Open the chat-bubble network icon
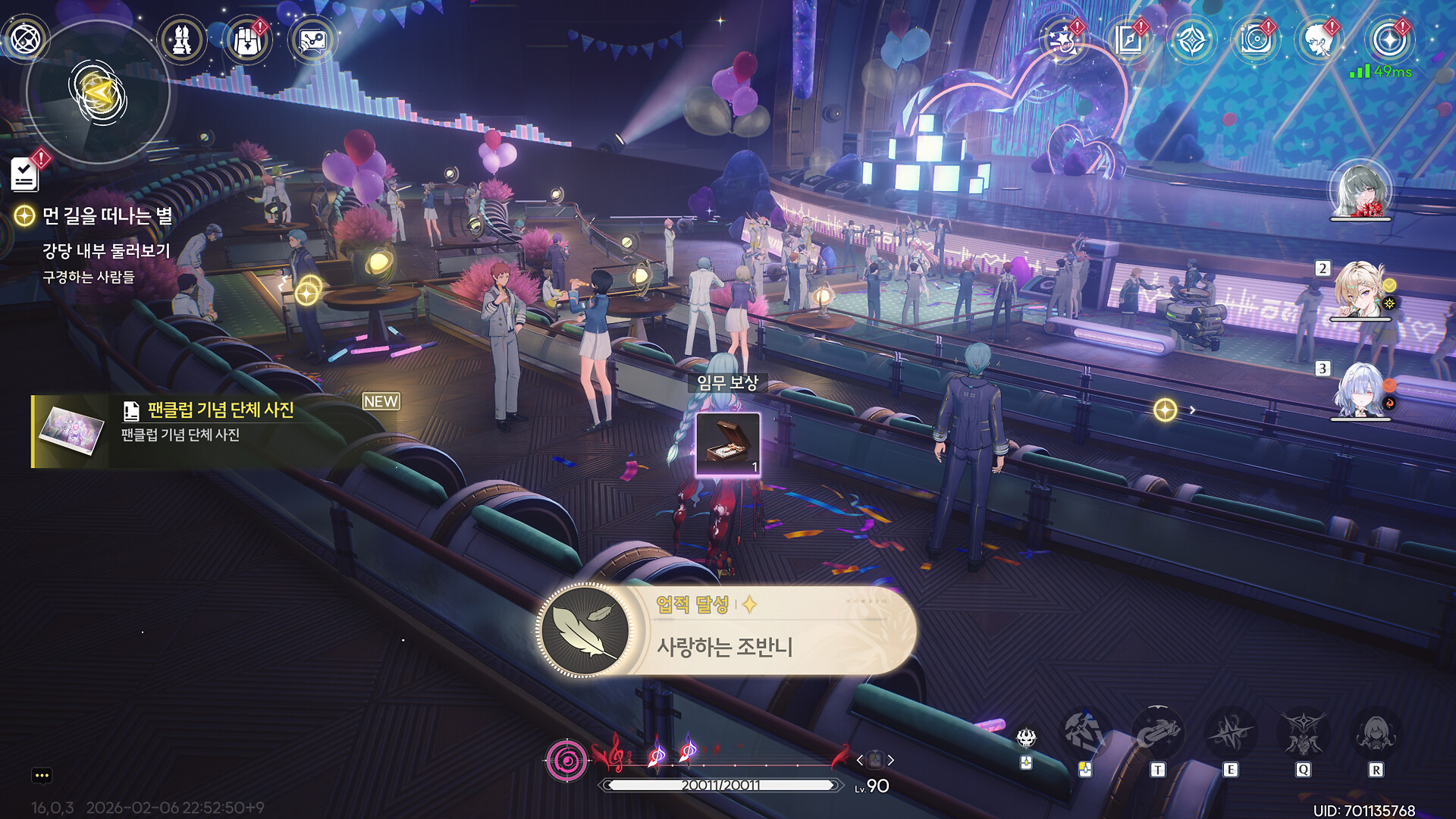 [312, 40]
